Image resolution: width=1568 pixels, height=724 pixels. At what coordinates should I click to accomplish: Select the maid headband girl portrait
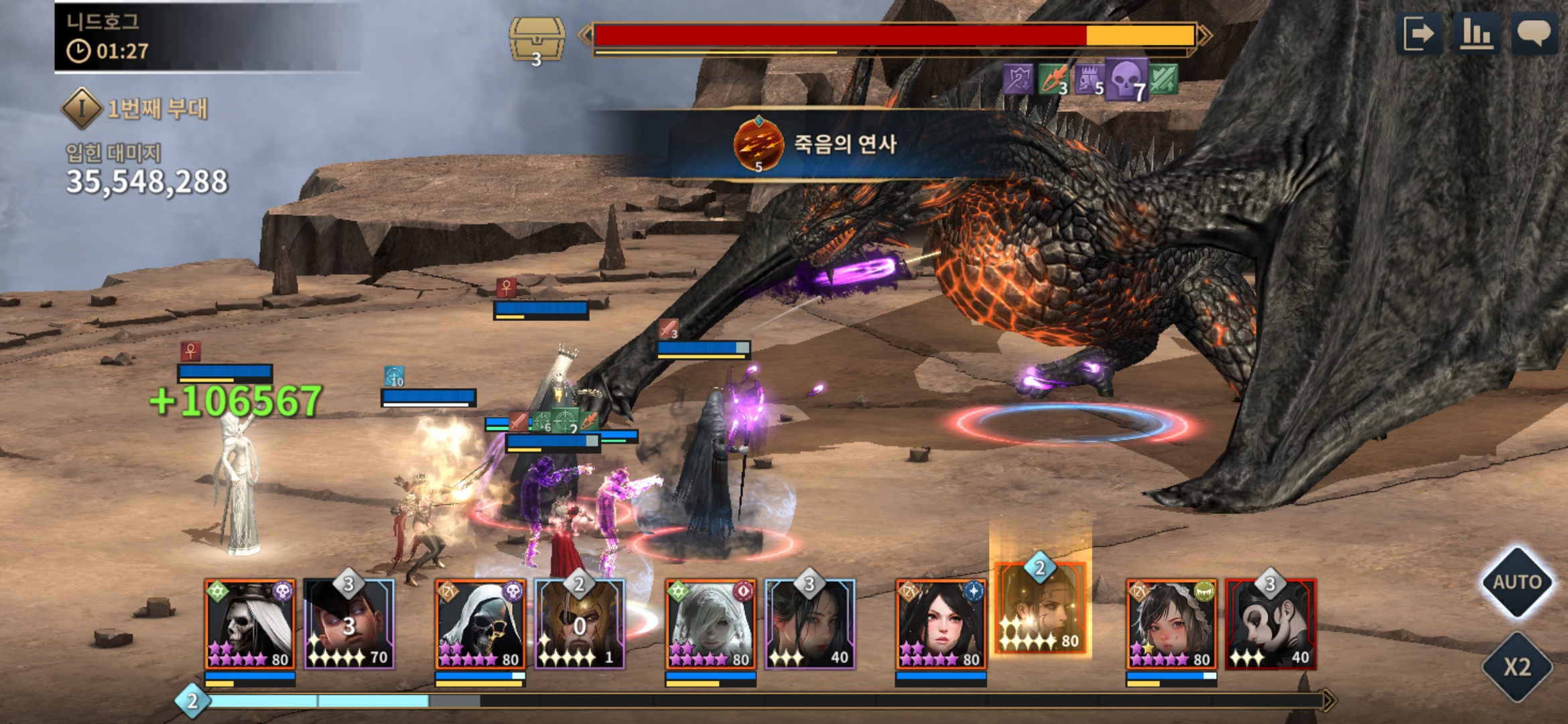(1171, 624)
